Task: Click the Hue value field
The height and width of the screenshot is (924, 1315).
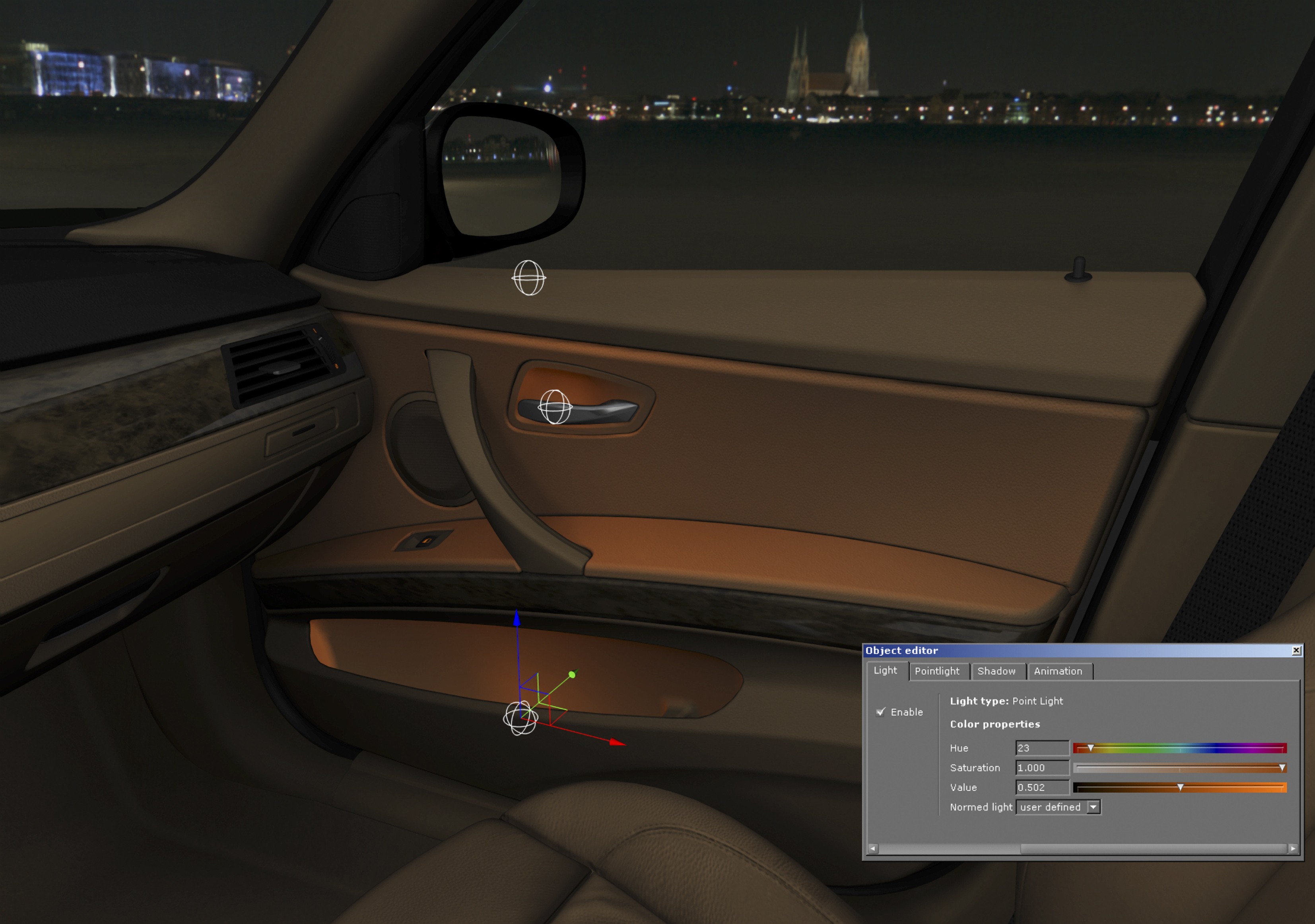Action: tap(1041, 748)
